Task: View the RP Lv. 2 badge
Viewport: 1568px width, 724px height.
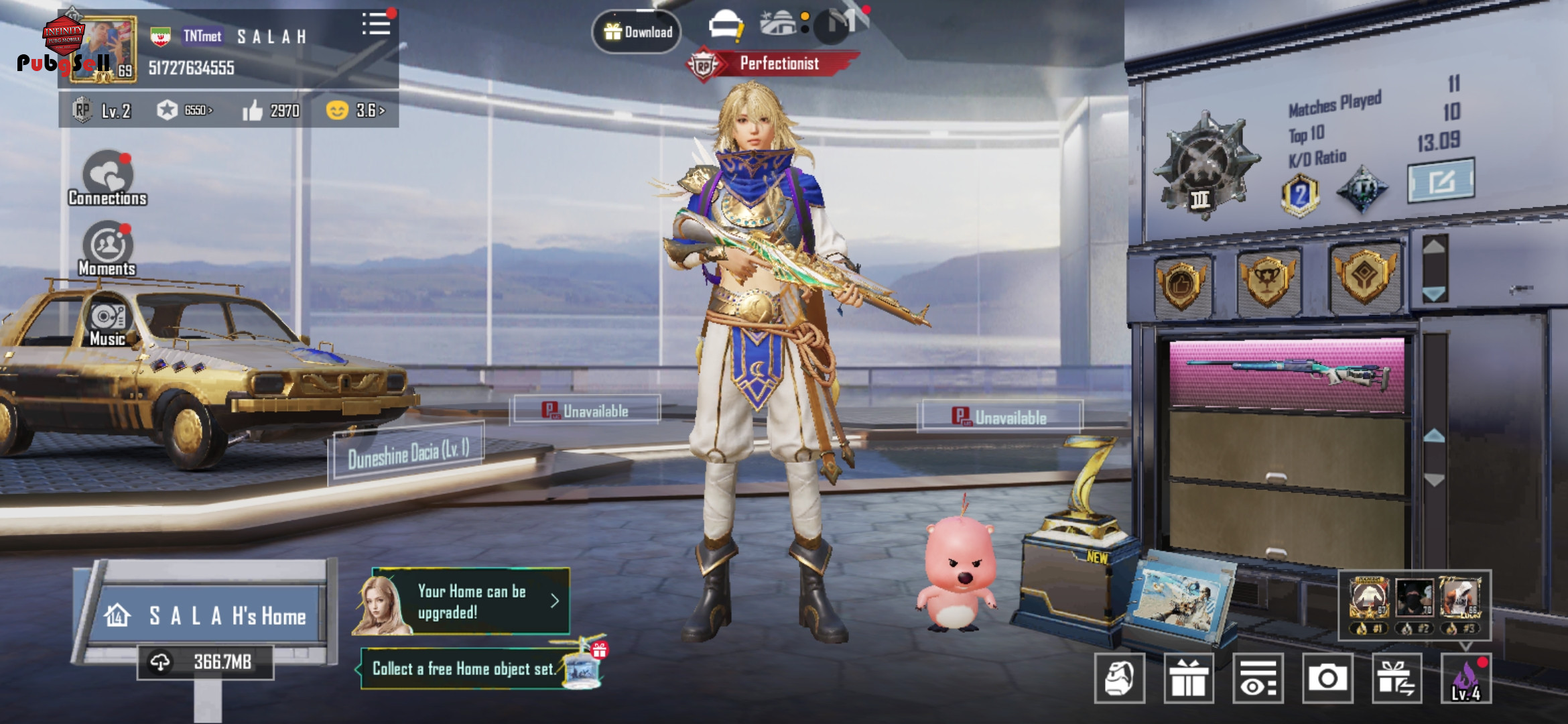Action: tap(102, 110)
